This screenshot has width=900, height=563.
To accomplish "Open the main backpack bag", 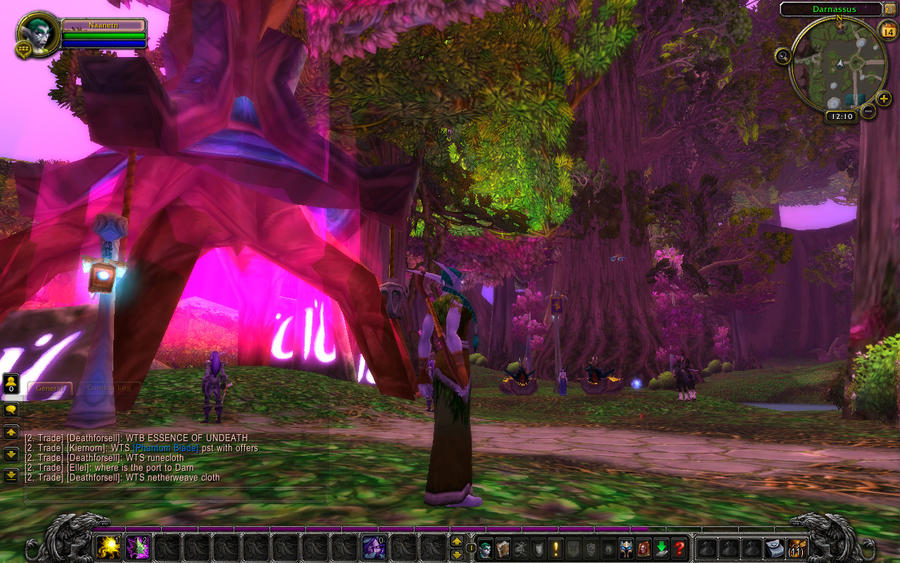I will (x=797, y=548).
